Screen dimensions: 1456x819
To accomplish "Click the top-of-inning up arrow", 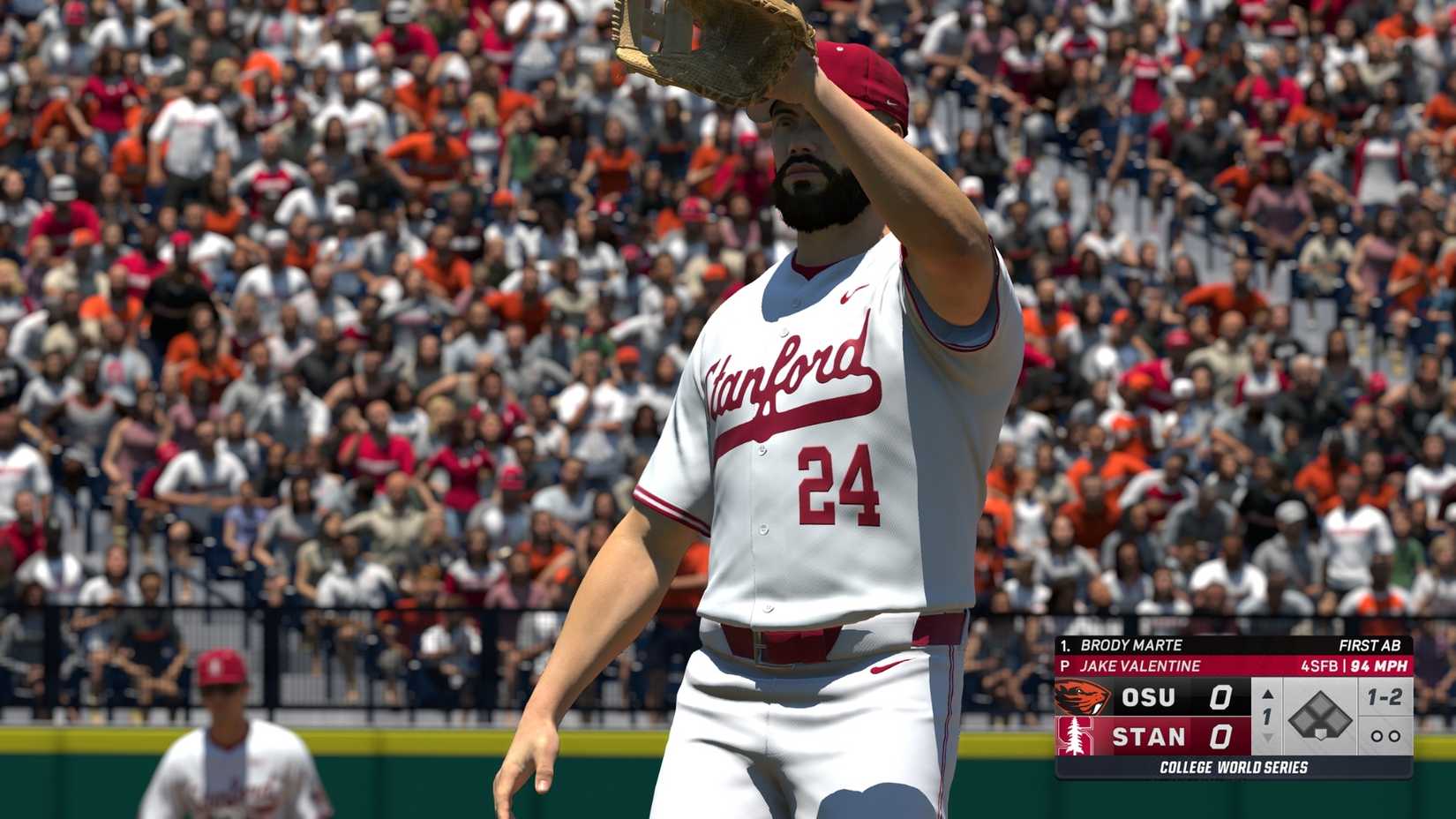I will pos(1268,695).
